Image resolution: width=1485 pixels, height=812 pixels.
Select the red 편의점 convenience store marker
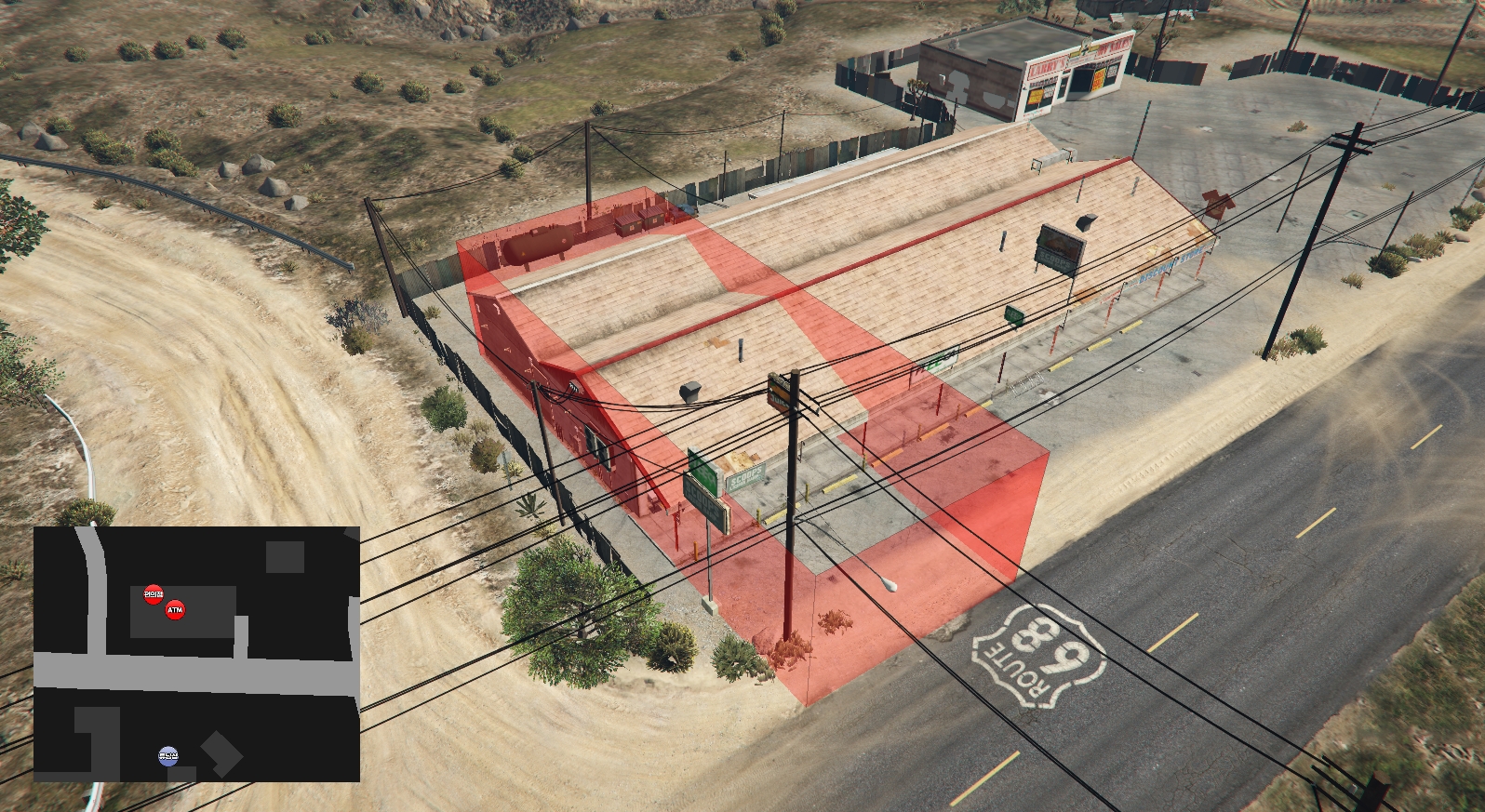pyautogui.click(x=154, y=594)
